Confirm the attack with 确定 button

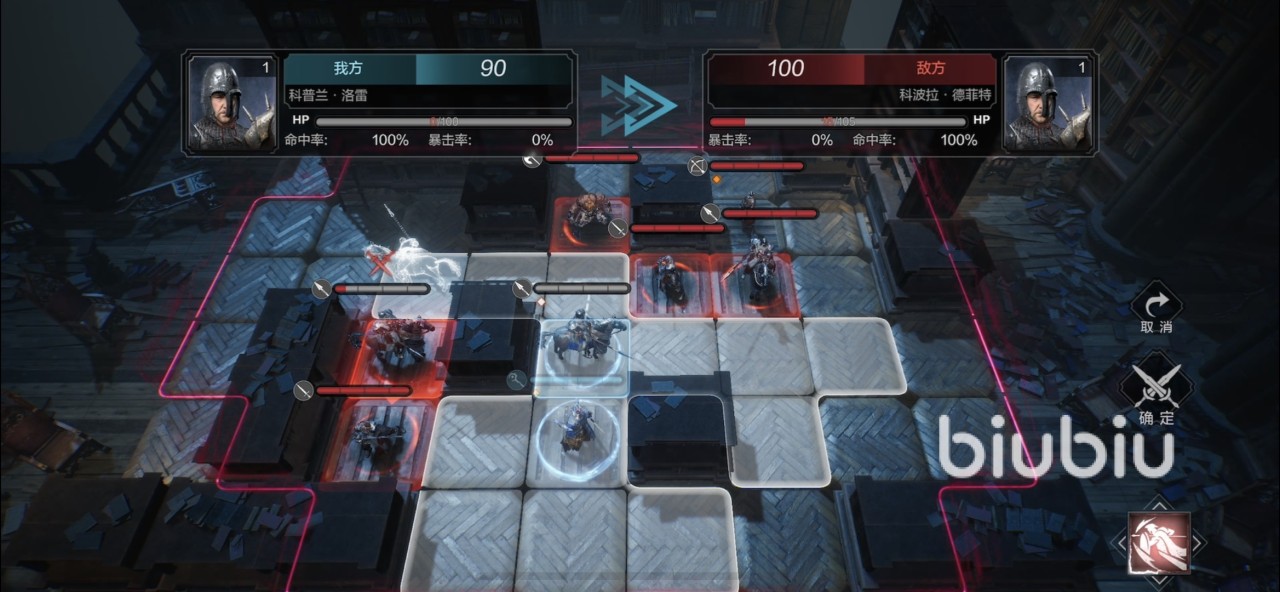point(1156,393)
